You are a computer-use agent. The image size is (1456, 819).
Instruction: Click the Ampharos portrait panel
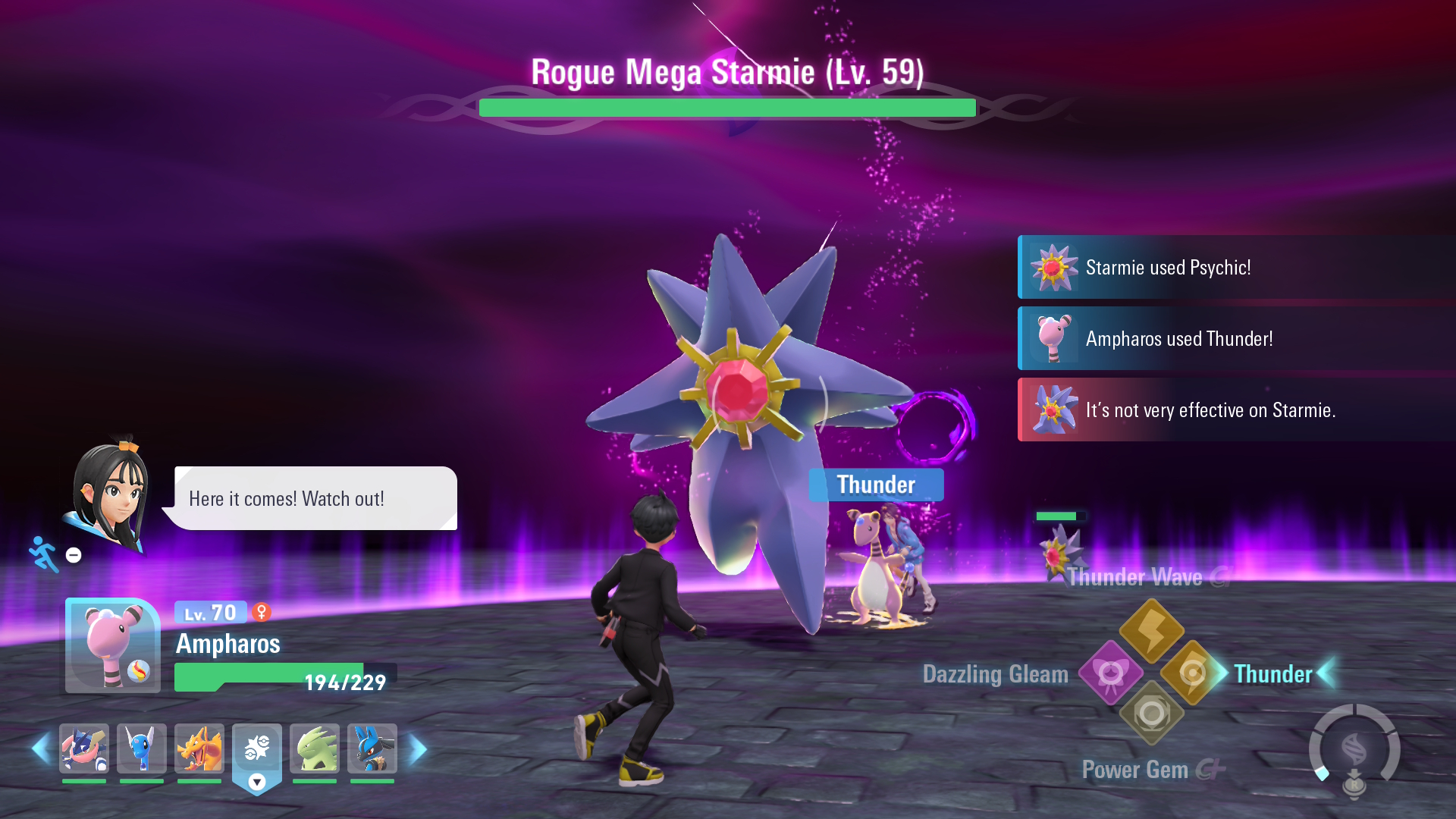tap(113, 645)
